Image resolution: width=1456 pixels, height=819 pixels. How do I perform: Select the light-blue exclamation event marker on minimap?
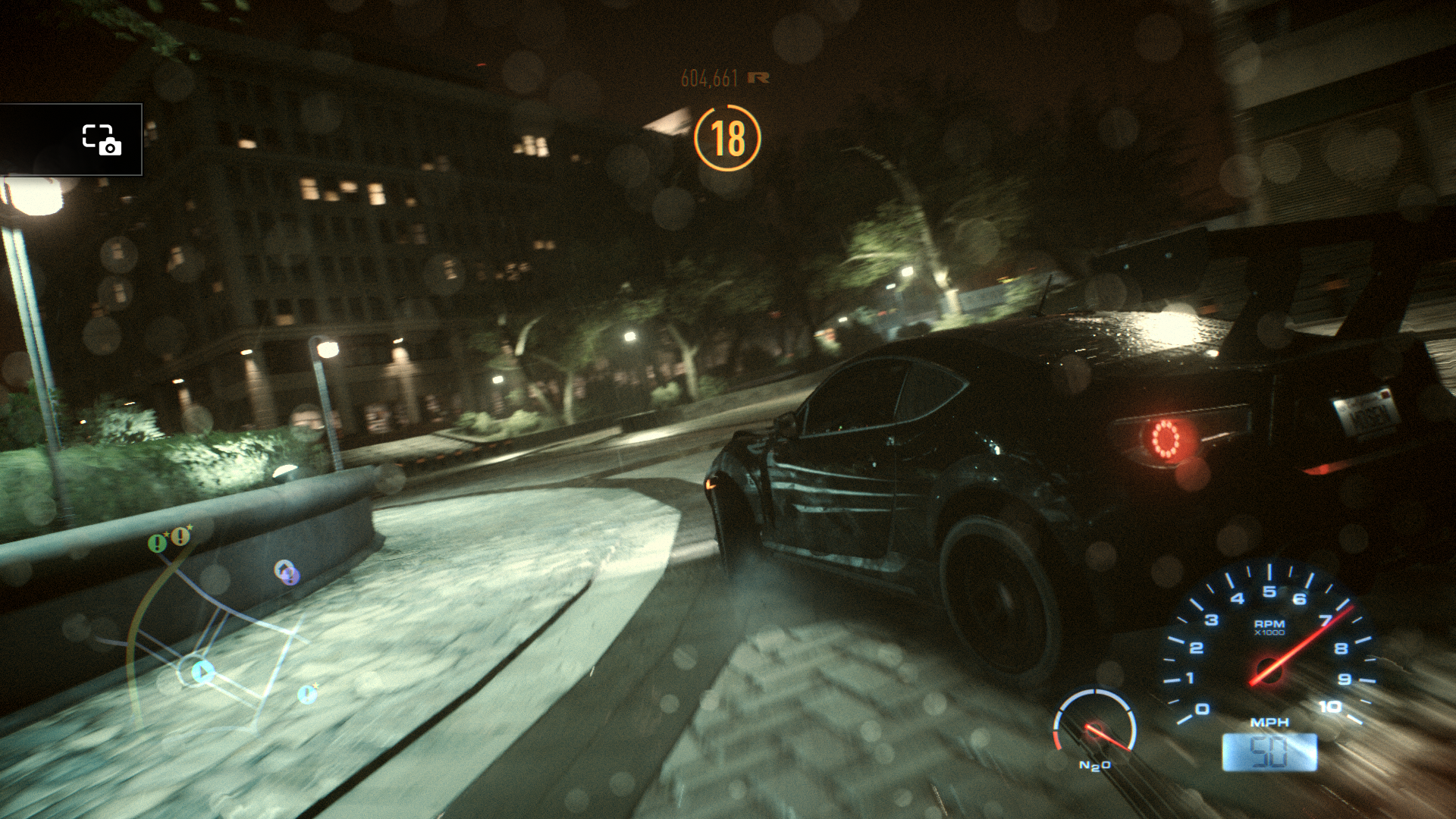[307, 693]
